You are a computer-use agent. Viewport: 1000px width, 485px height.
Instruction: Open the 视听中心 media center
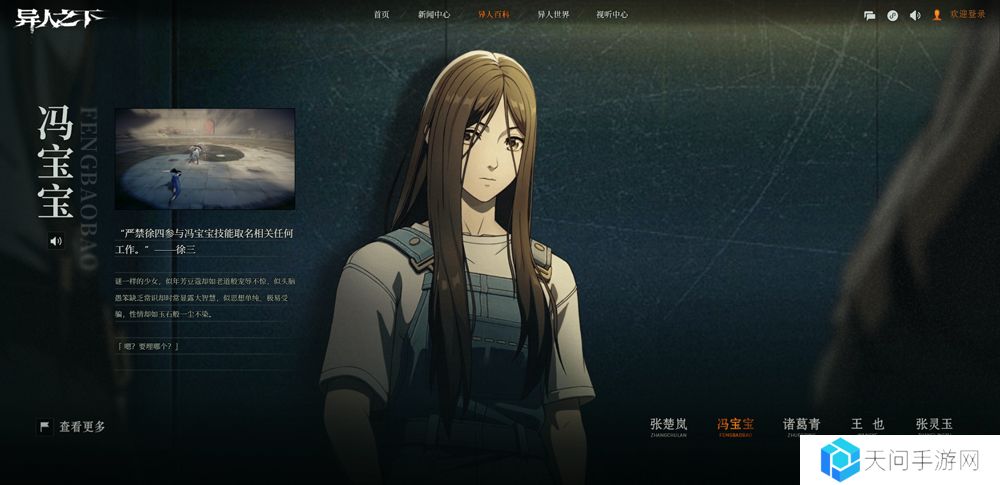[x=612, y=15]
